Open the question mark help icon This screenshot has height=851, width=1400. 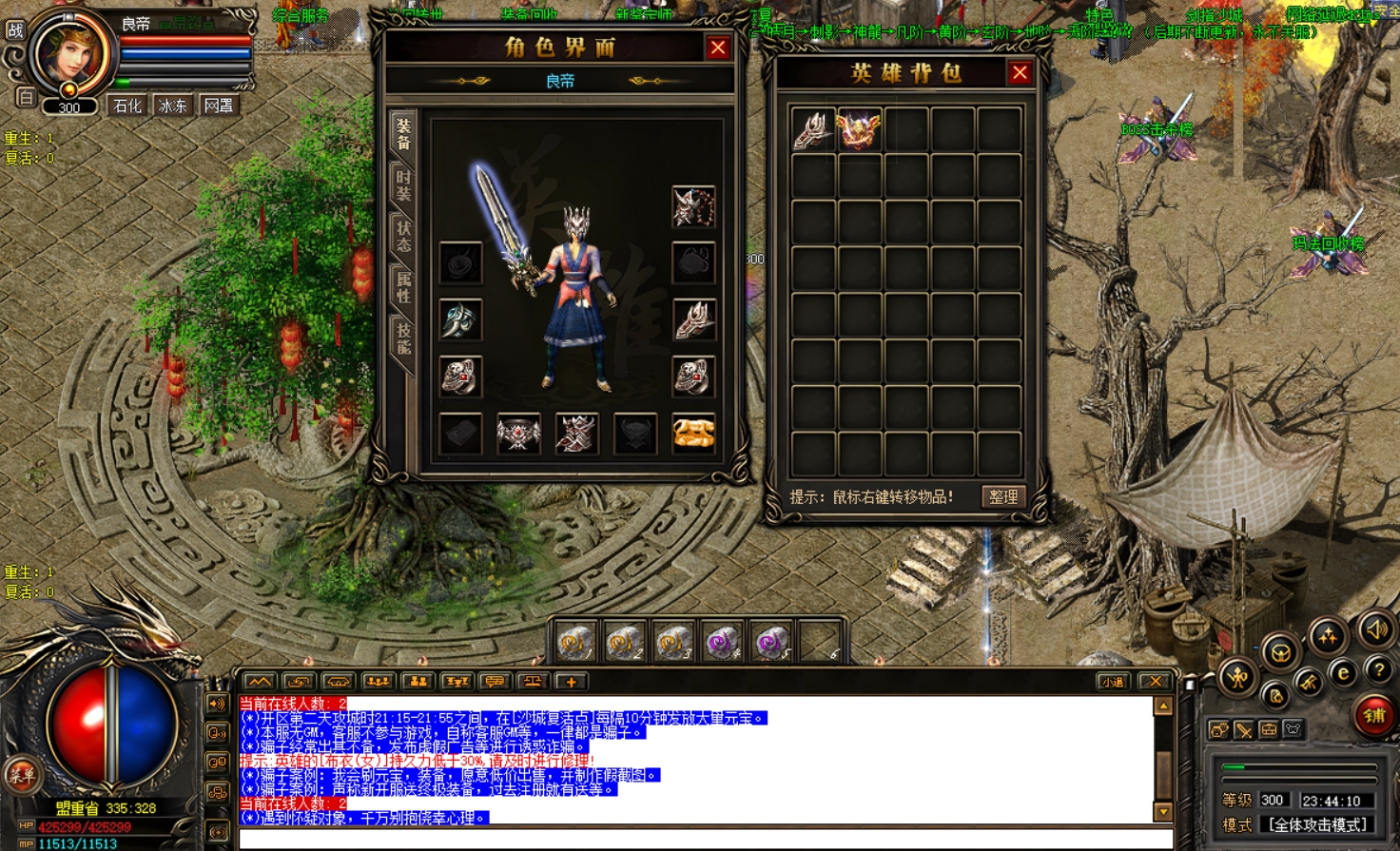coord(1378,670)
